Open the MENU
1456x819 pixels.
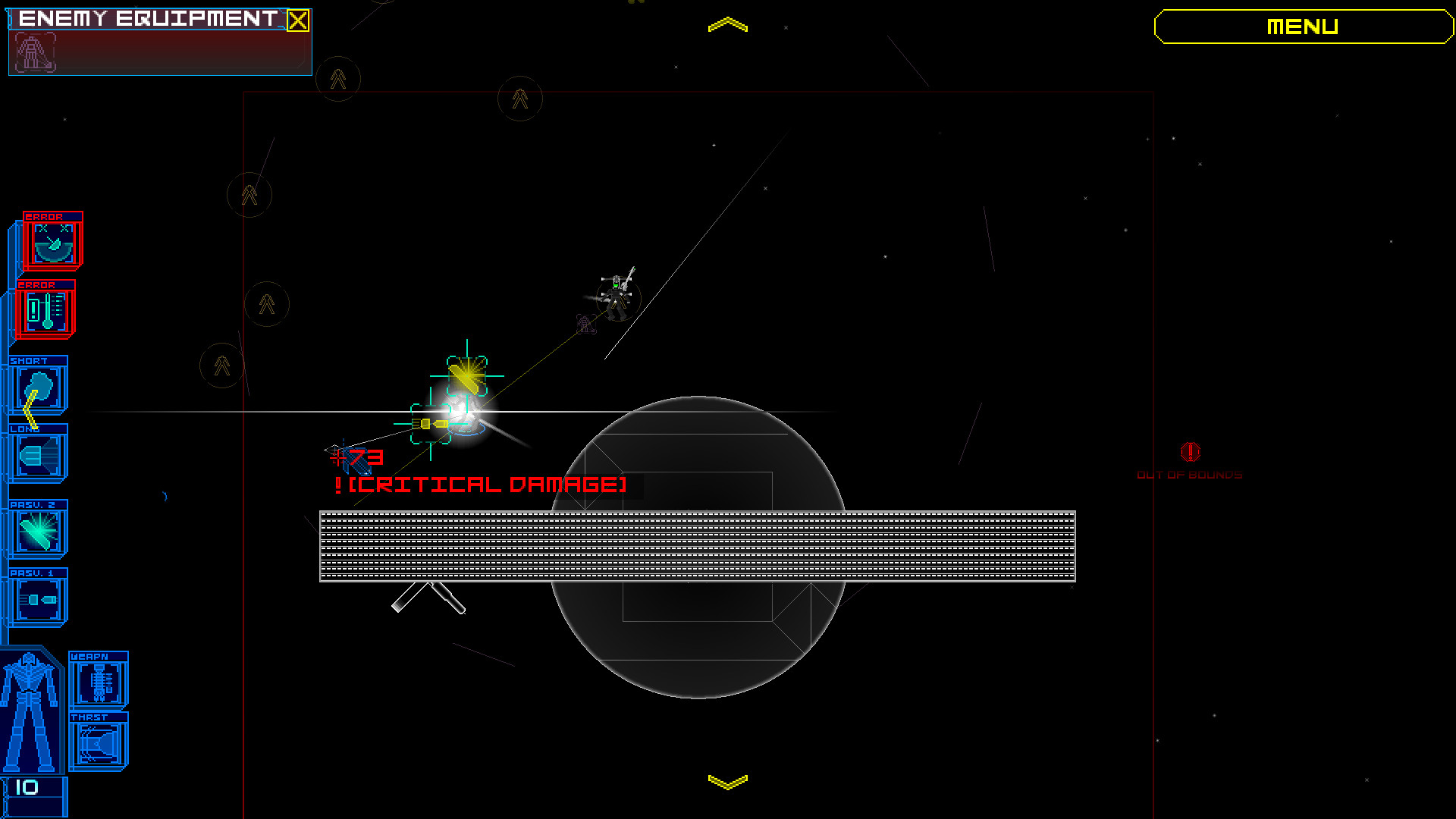[1301, 27]
